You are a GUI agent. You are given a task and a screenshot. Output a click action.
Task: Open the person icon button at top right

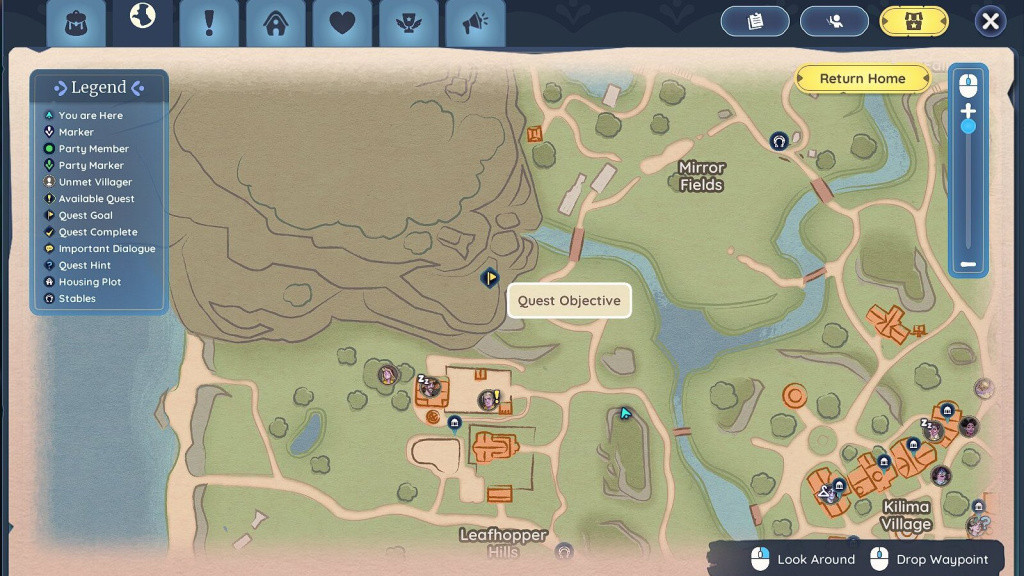834,21
